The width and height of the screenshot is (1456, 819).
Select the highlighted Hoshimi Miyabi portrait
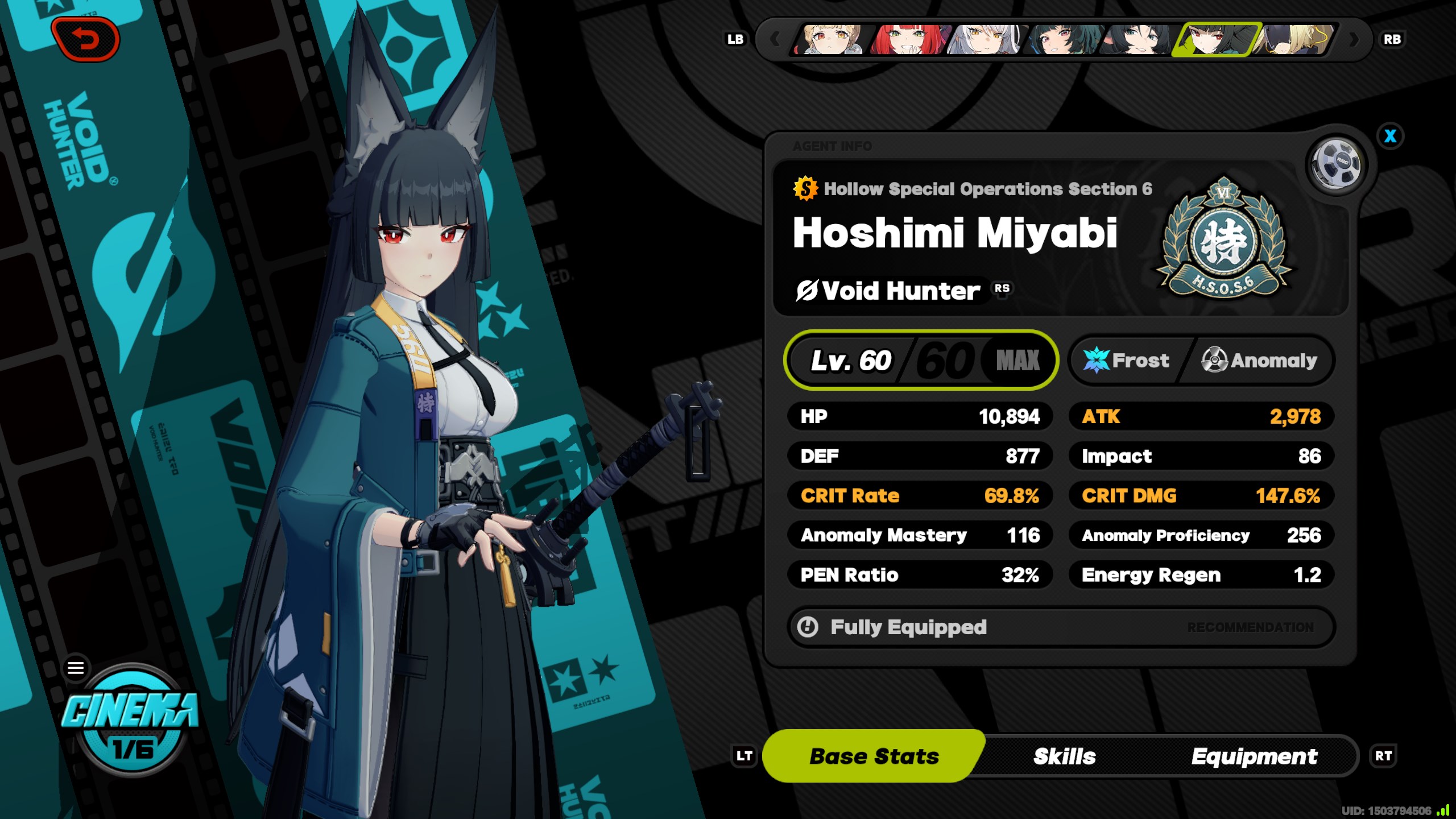[1216, 39]
